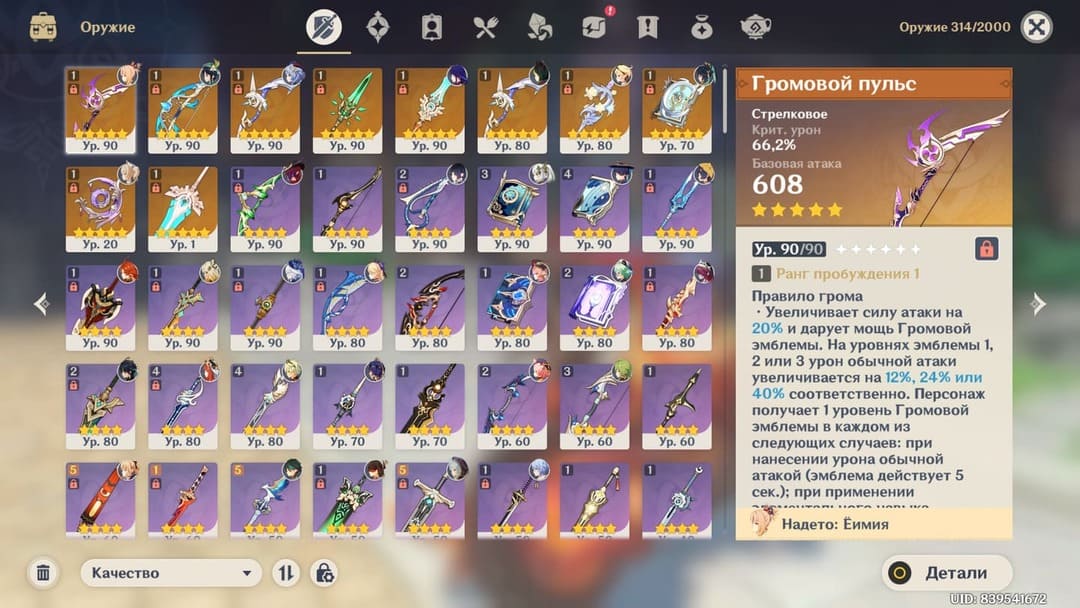Select the Gadgets tab with red alert
1080x608 pixels.
(x=594, y=27)
